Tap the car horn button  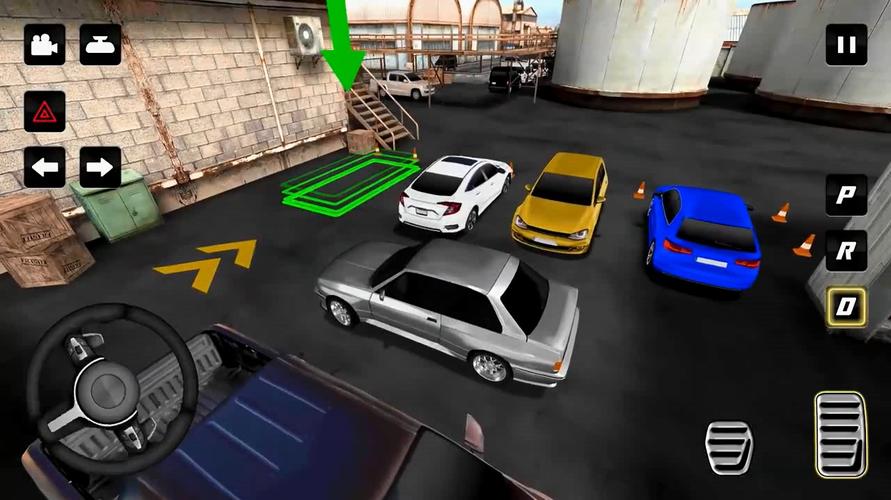coord(100,45)
